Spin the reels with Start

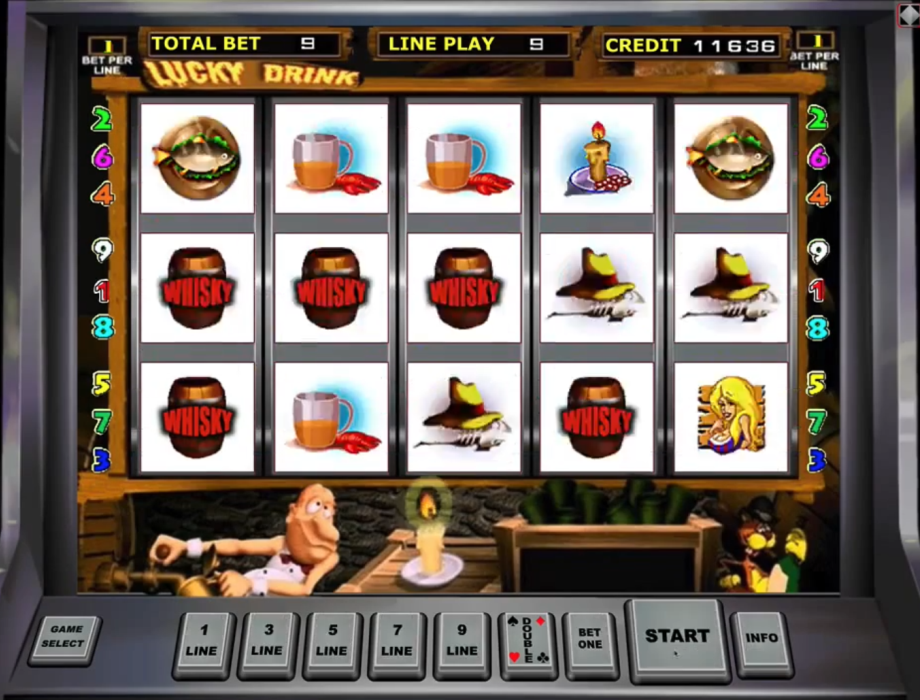[x=676, y=637]
